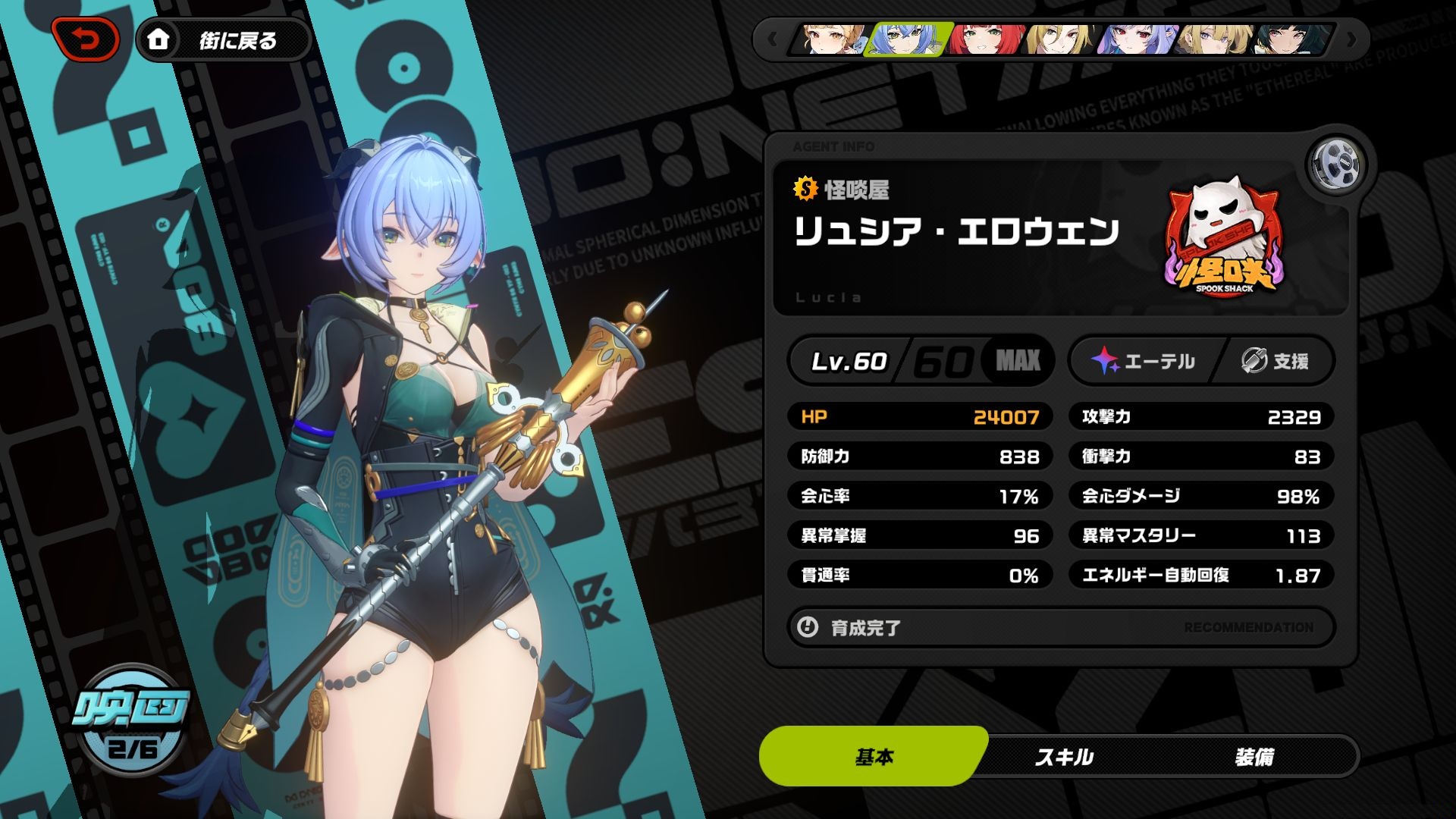Select the red-haired agent portrait
This screenshot has height=819, width=1456.
click(x=986, y=39)
